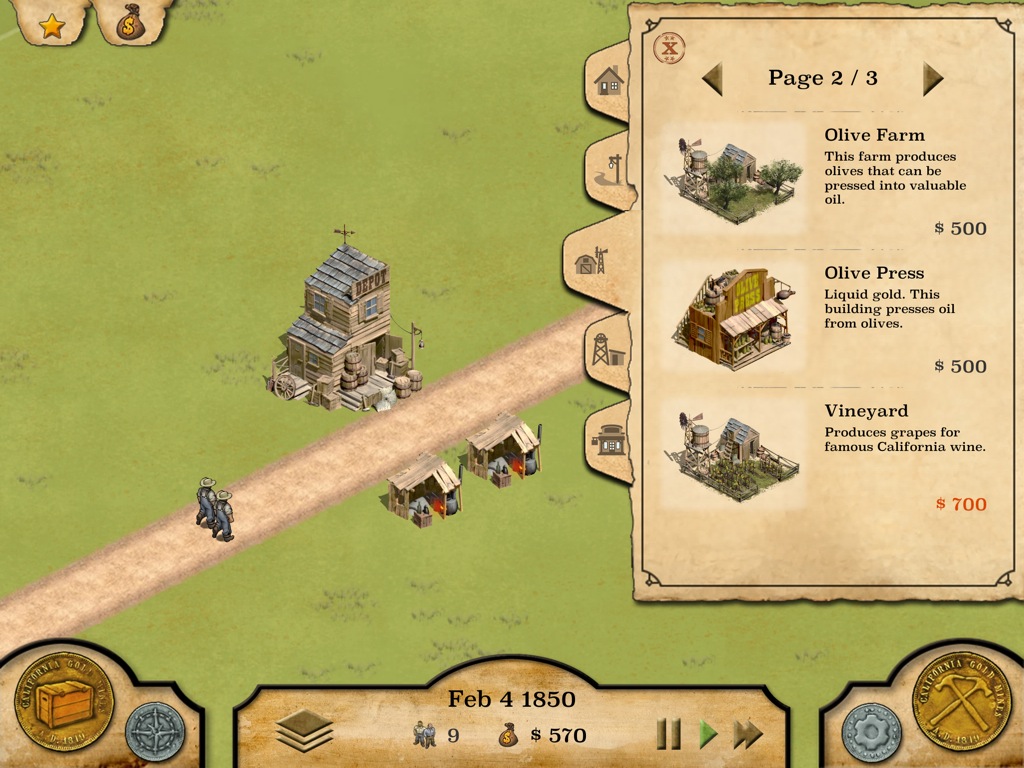
Task: Toggle the map layers icon
Action: tap(304, 733)
